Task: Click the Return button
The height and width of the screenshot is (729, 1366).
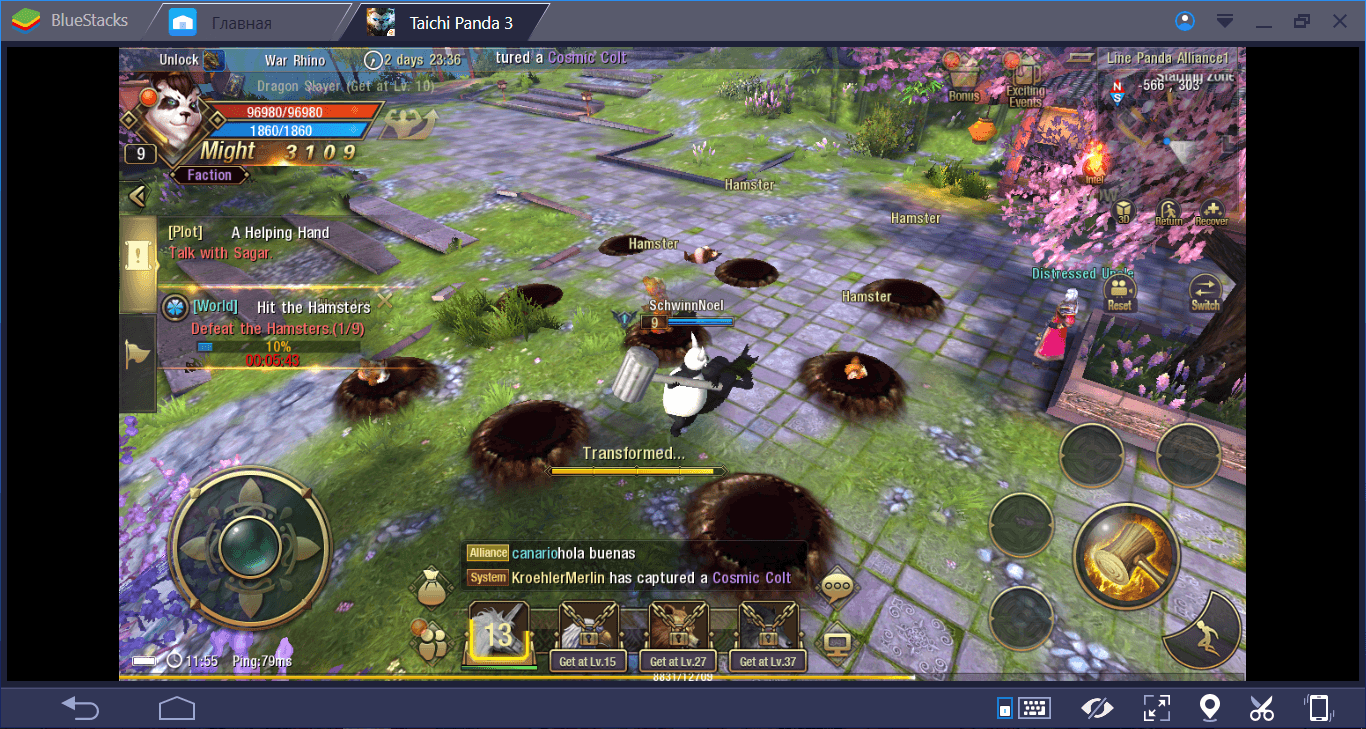Action: 1168,211
